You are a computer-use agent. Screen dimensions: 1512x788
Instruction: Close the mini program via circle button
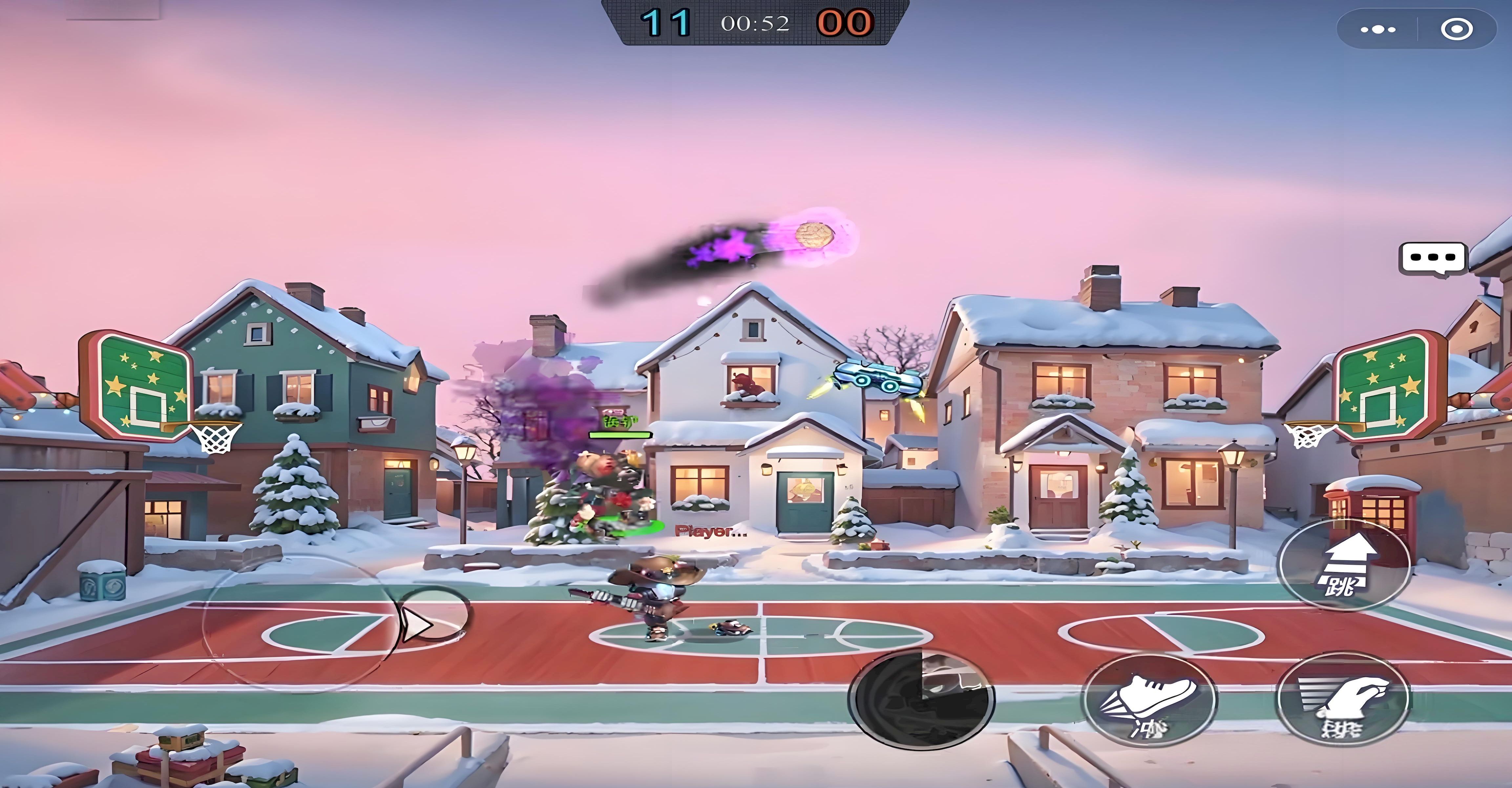point(1457,29)
